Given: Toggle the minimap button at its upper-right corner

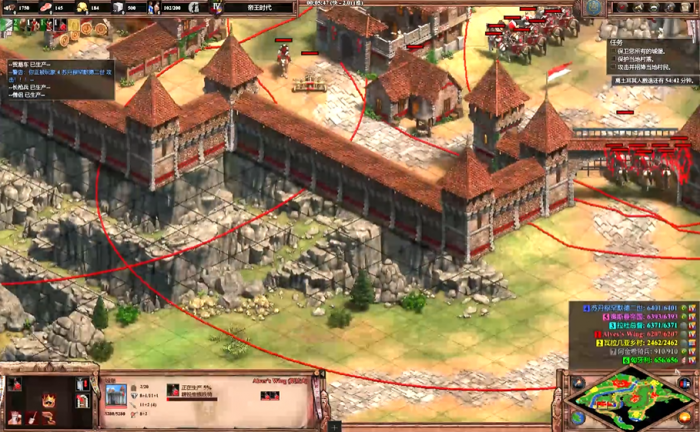Looking at the screenshot, I should click(x=686, y=381).
